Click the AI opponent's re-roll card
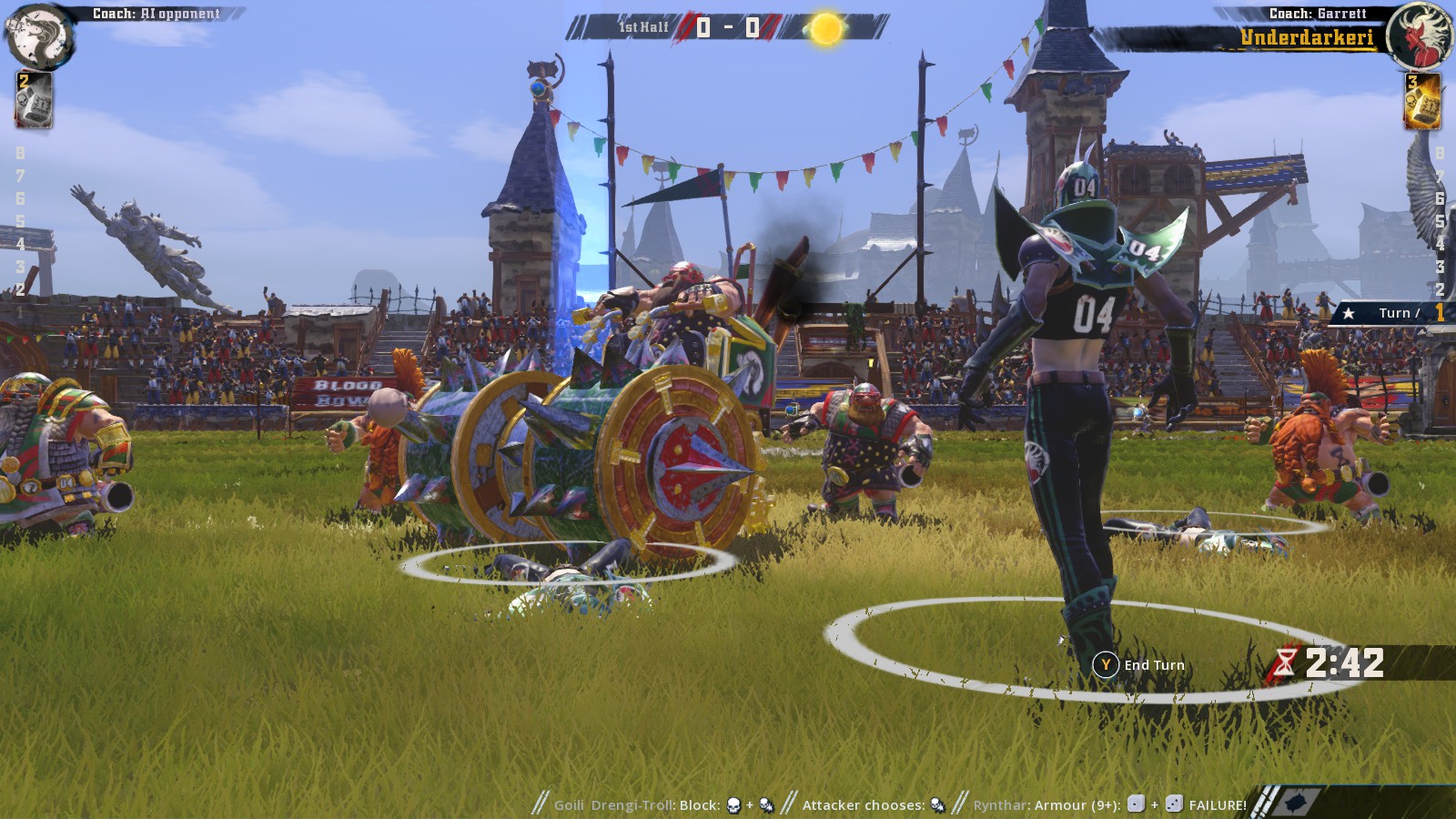 (34, 100)
